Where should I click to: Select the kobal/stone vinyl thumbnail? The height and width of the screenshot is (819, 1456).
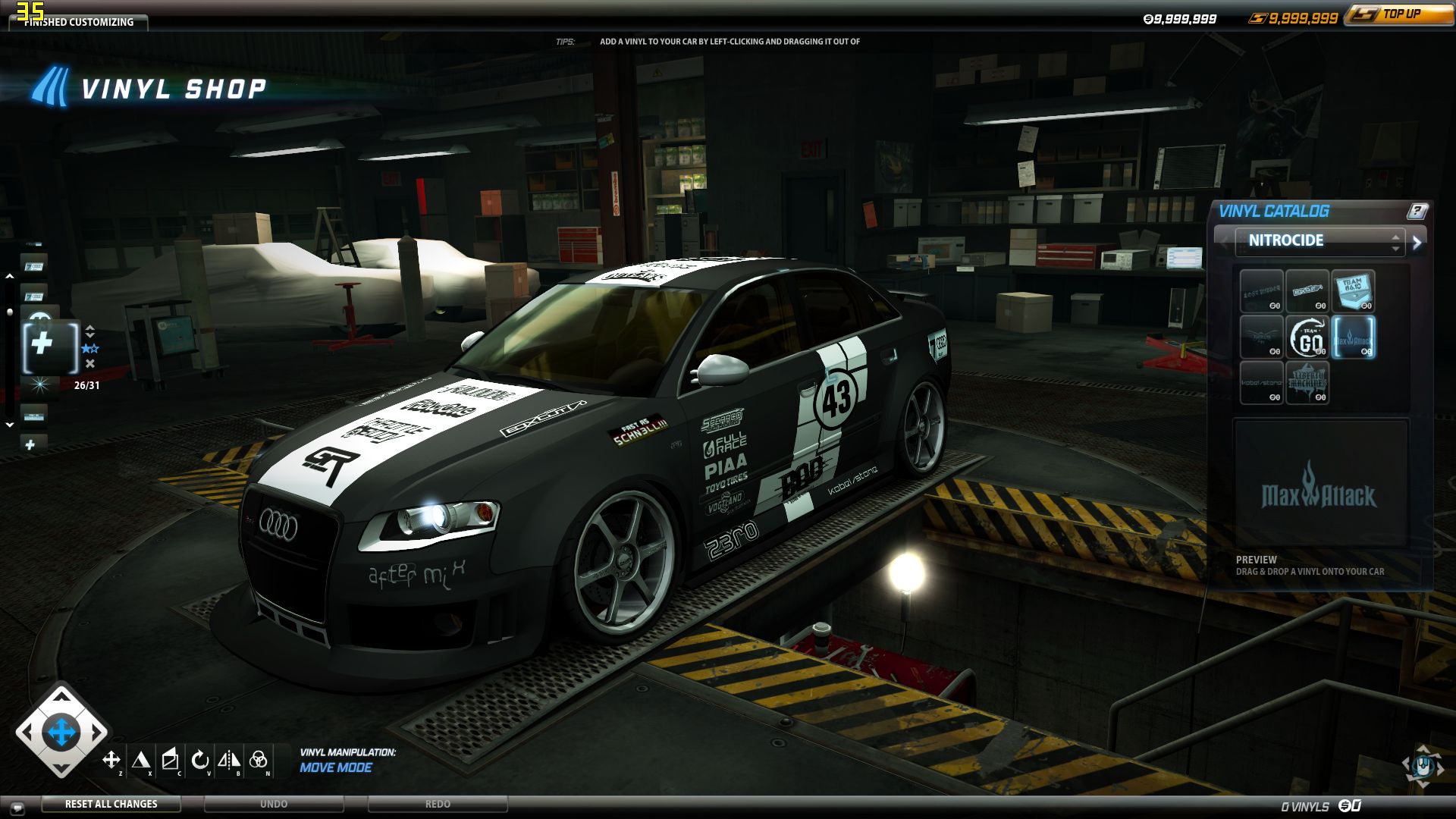[1261, 382]
